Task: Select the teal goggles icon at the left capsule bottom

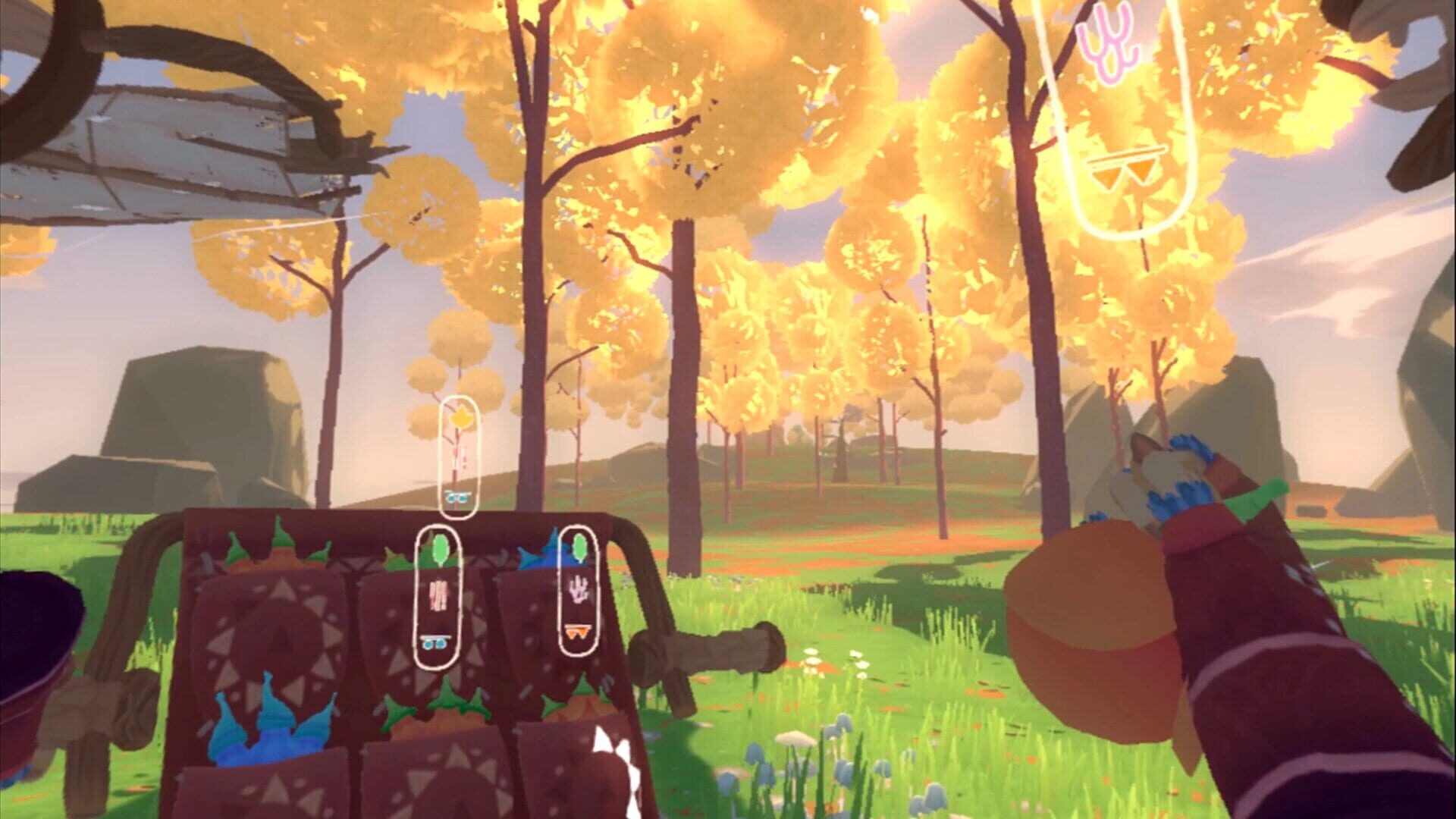Action: (435, 642)
